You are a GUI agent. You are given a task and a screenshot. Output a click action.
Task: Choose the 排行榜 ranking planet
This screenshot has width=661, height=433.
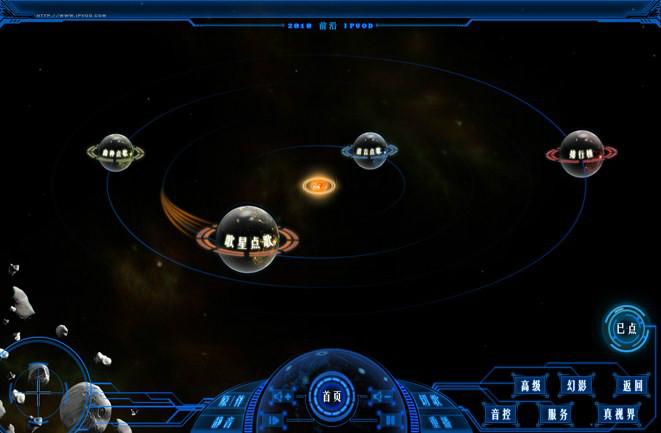pyautogui.click(x=581, y=154)
